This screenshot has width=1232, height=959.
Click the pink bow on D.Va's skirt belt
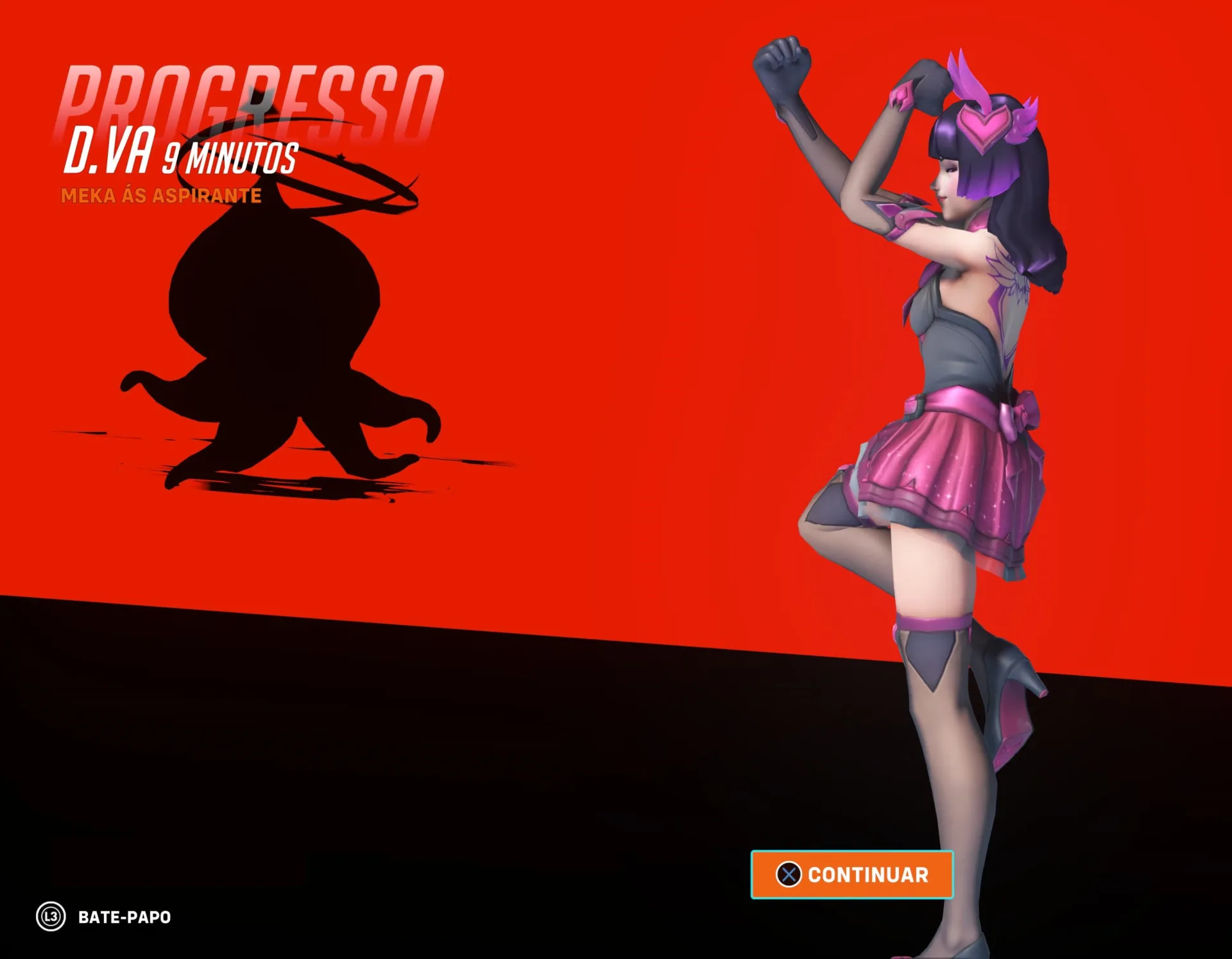(1020, 411)
